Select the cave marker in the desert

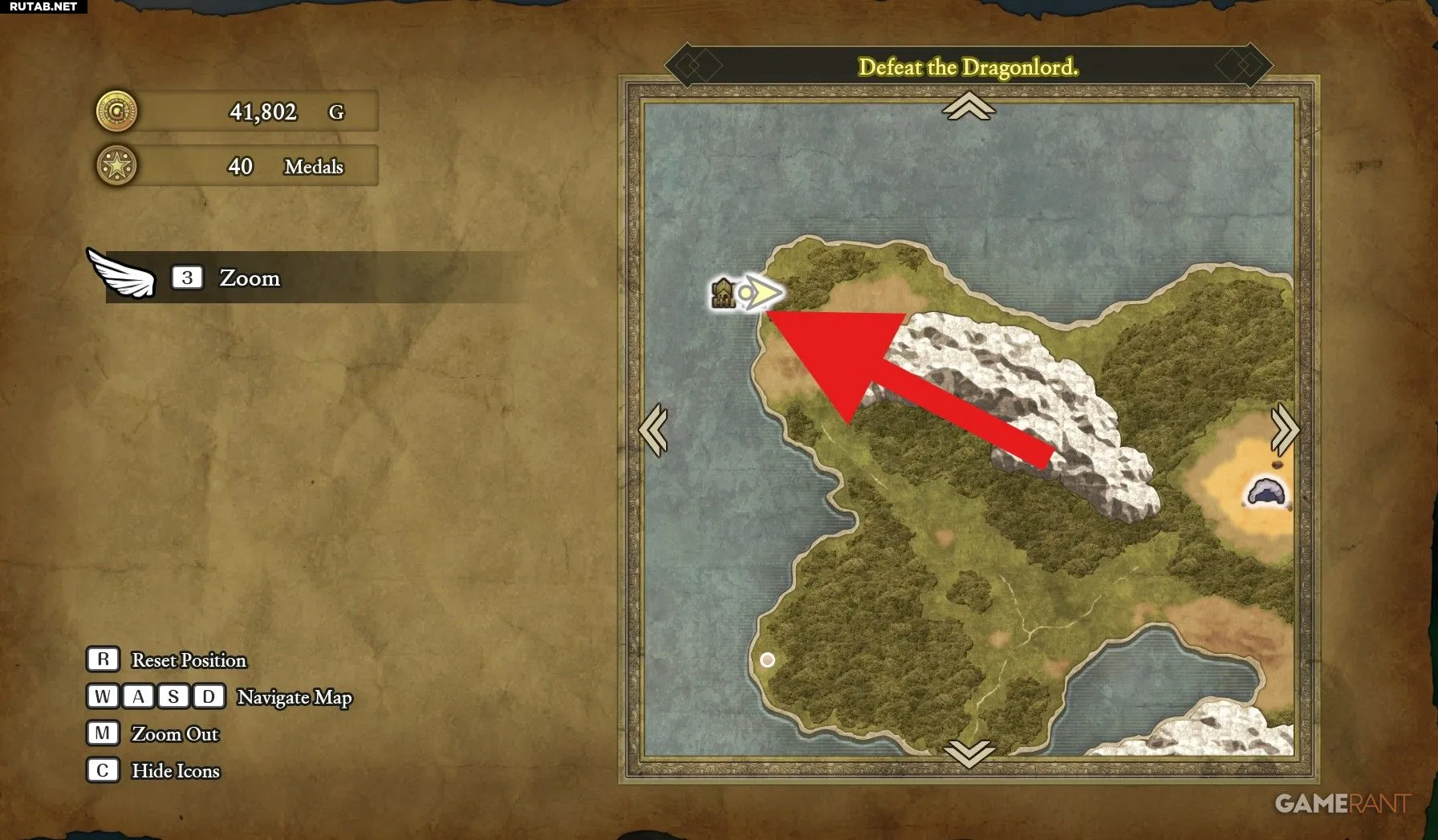(1266, 492)
